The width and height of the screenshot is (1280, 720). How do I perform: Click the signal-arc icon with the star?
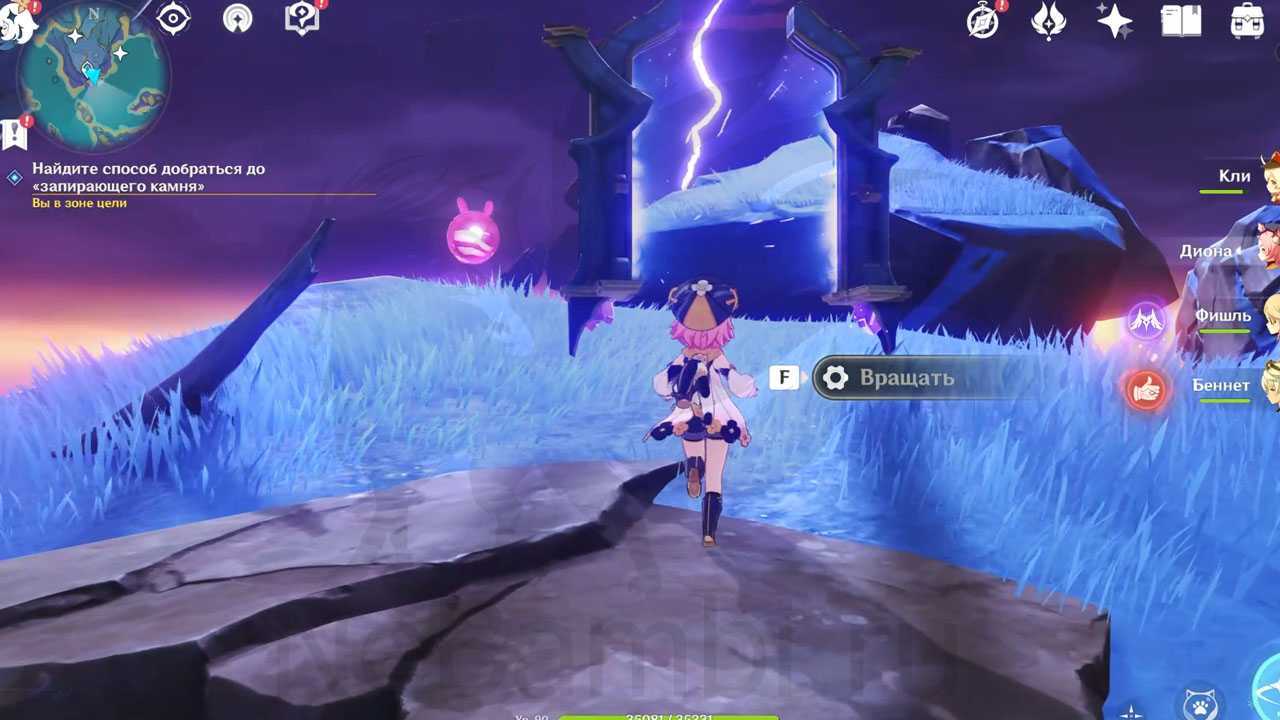click(x=238, y=19)
